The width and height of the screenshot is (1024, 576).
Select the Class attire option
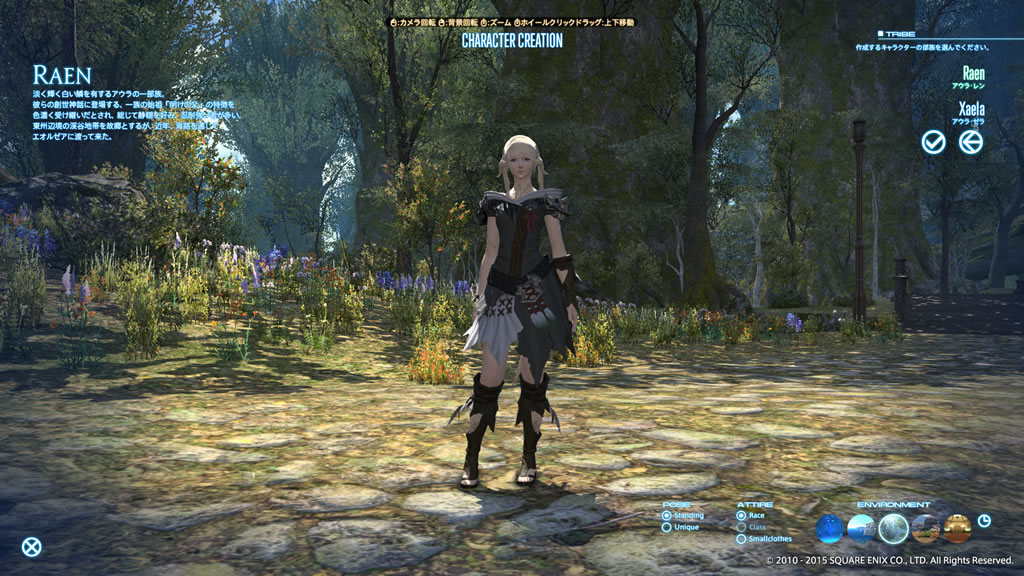click(741, 527)
